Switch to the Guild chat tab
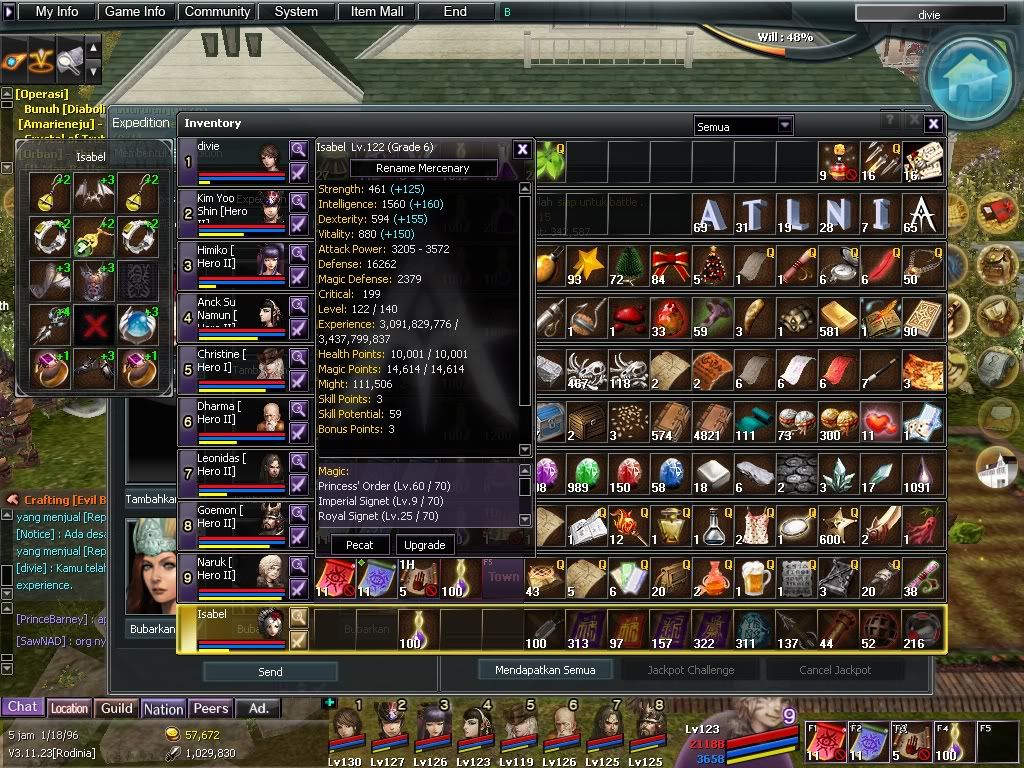This screenshot has width=1024, height=768. pos(117,708)
